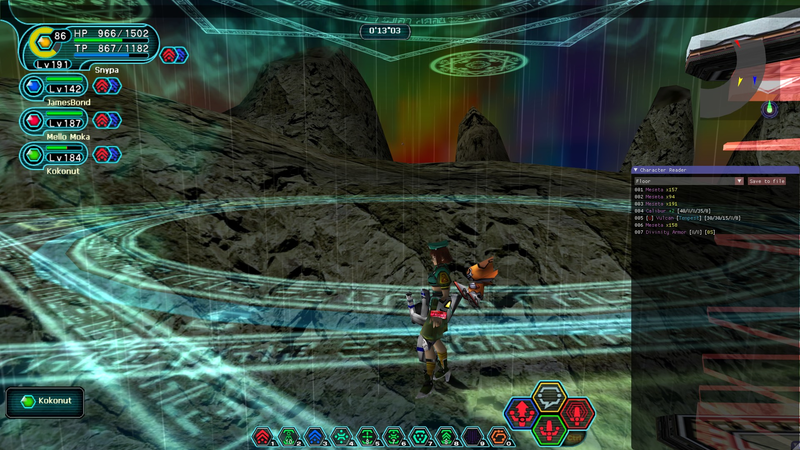
Task: Use the orange icon in quick slot 0
Action: pos(497,436)
